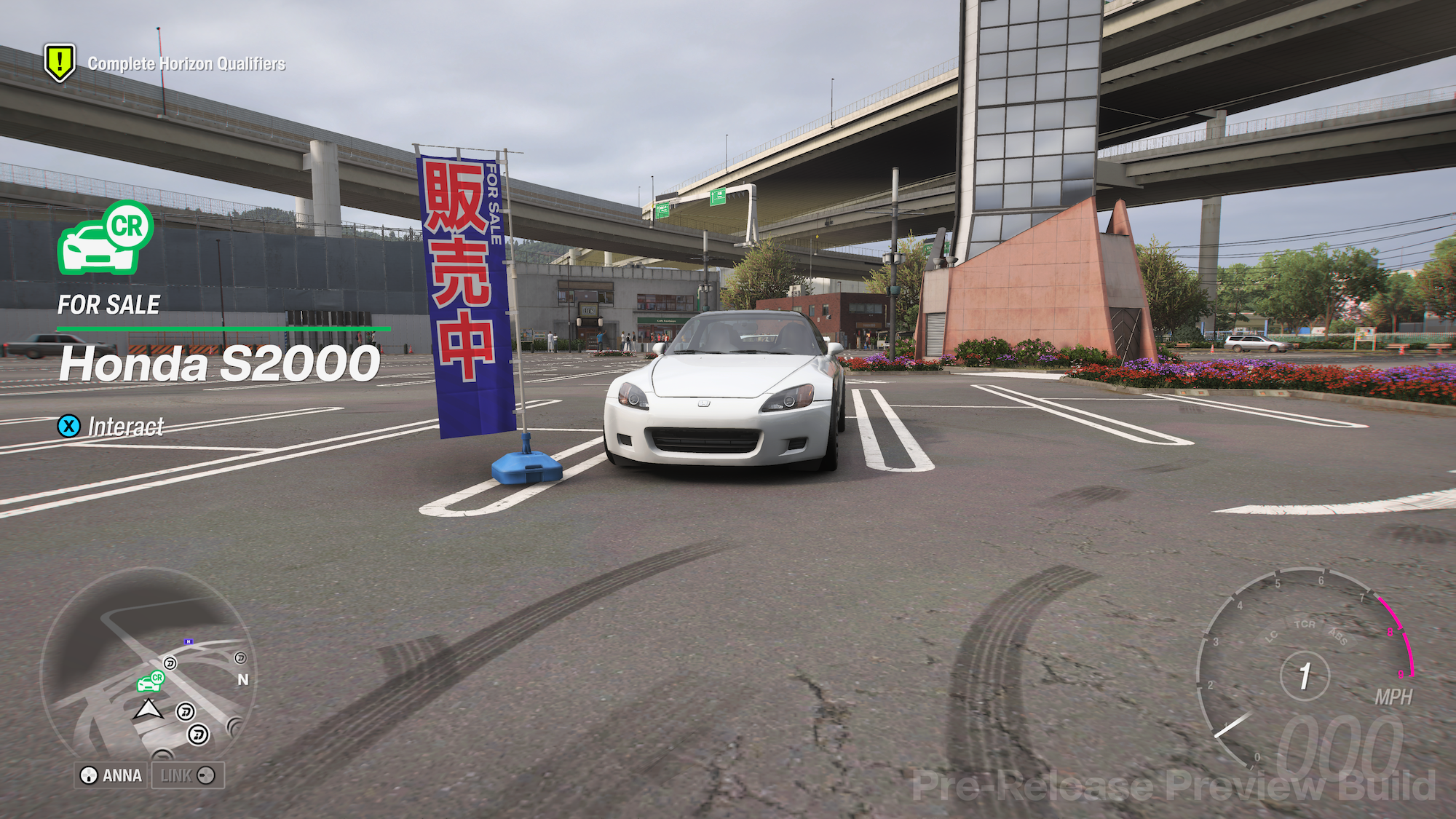Toggle the ABS indicator on the tachometer
The image size is (1456, 819).
point(1338,637)
